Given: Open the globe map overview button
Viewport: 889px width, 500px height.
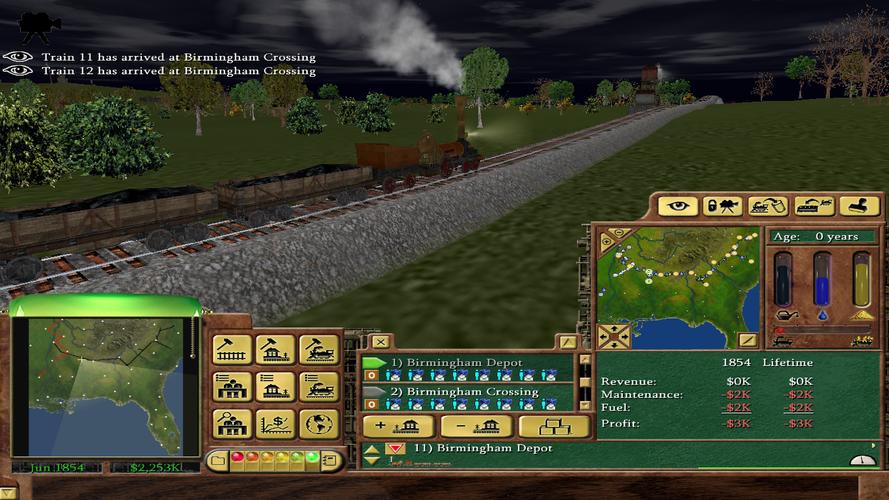Looking at the screenshot, I should coord(318,423).
